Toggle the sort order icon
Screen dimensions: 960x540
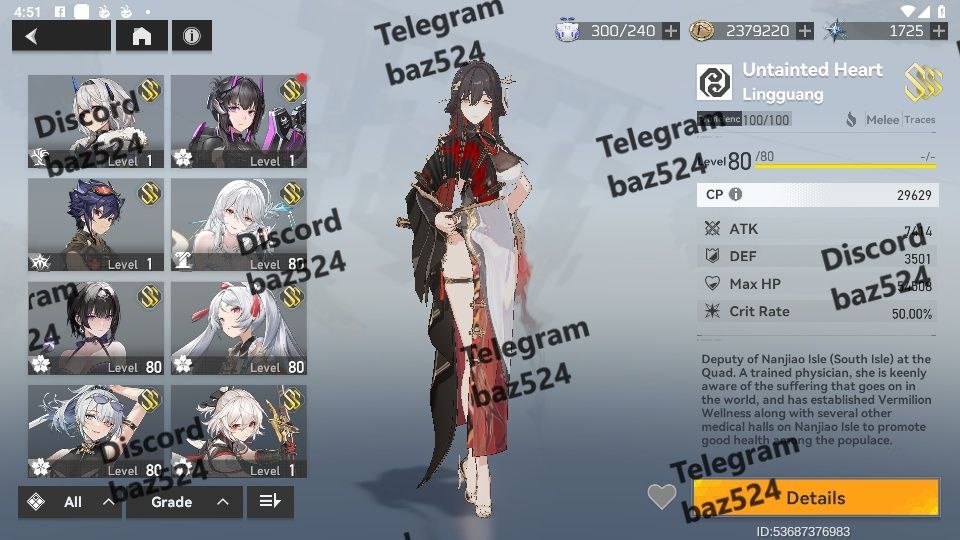[270, 502]
